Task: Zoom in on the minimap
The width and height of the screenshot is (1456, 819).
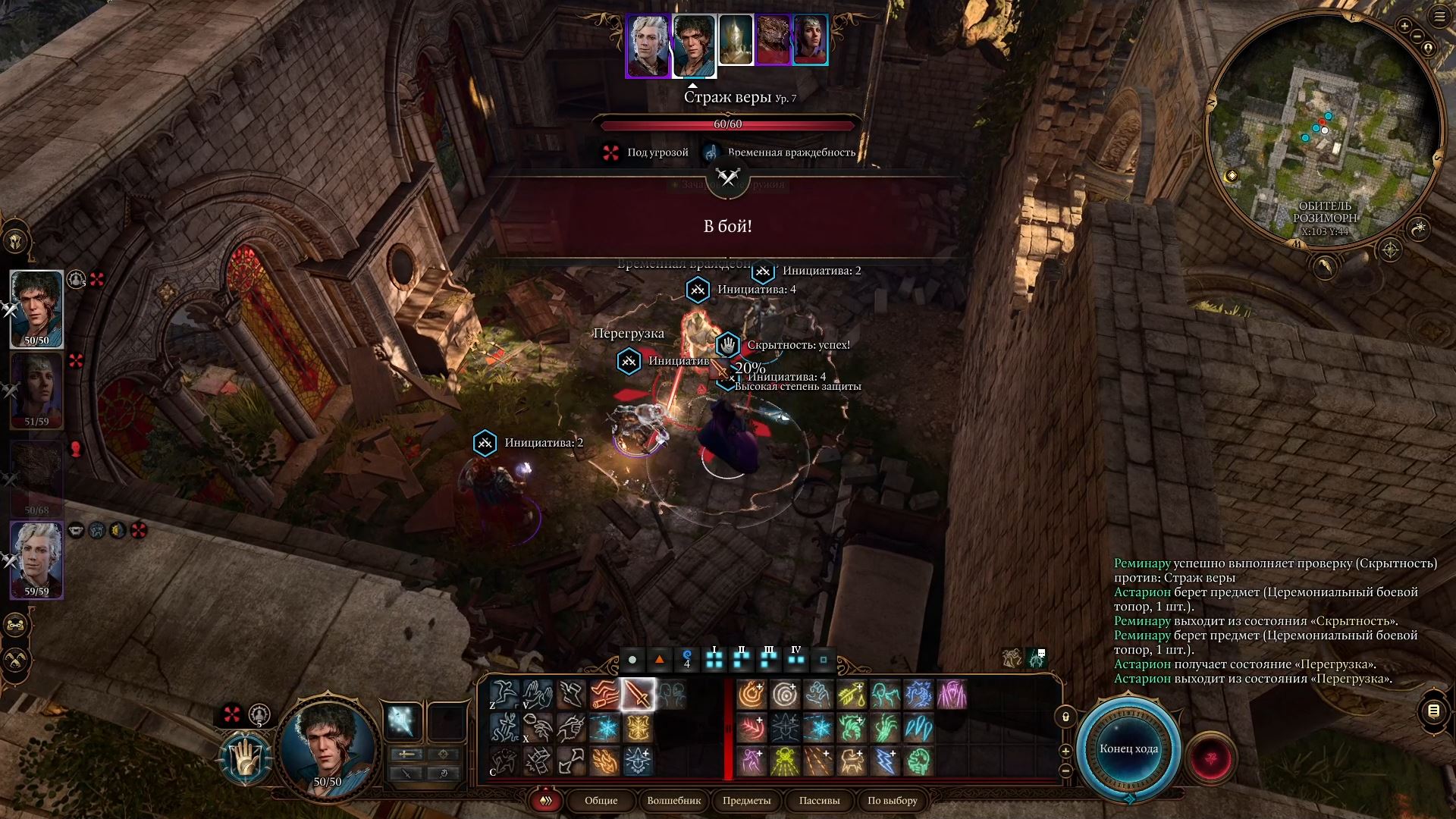Action: click(1404, 27)
